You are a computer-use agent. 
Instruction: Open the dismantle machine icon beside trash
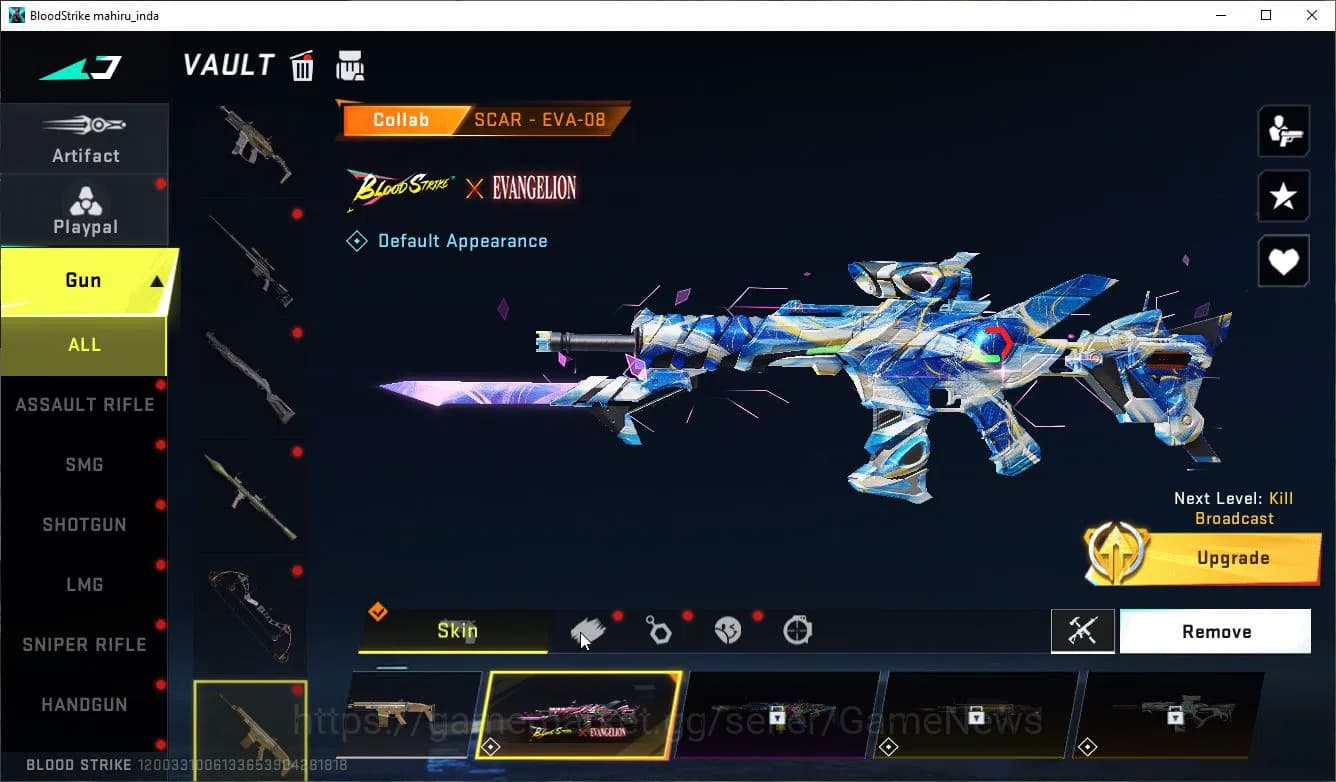point(350,65)
